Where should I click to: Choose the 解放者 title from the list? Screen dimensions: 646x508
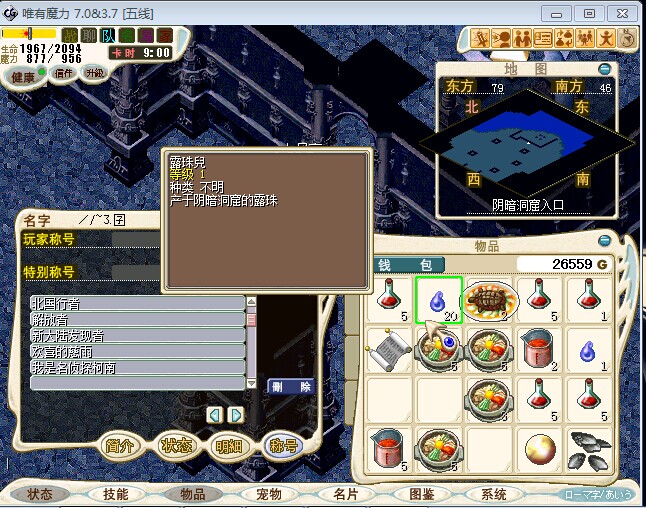click(x=137, y=319)
